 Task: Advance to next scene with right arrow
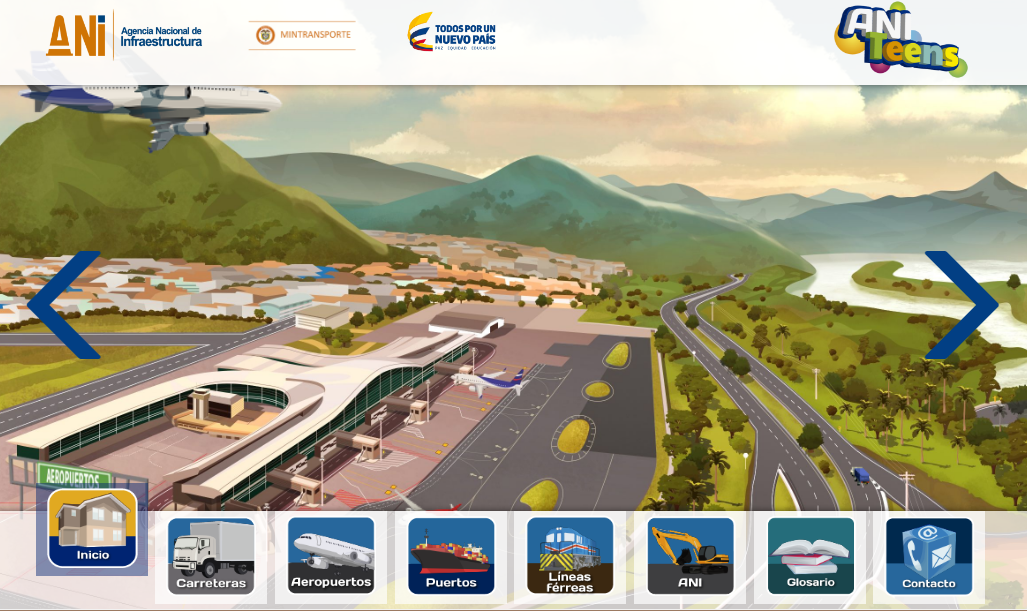pos(961,305)
